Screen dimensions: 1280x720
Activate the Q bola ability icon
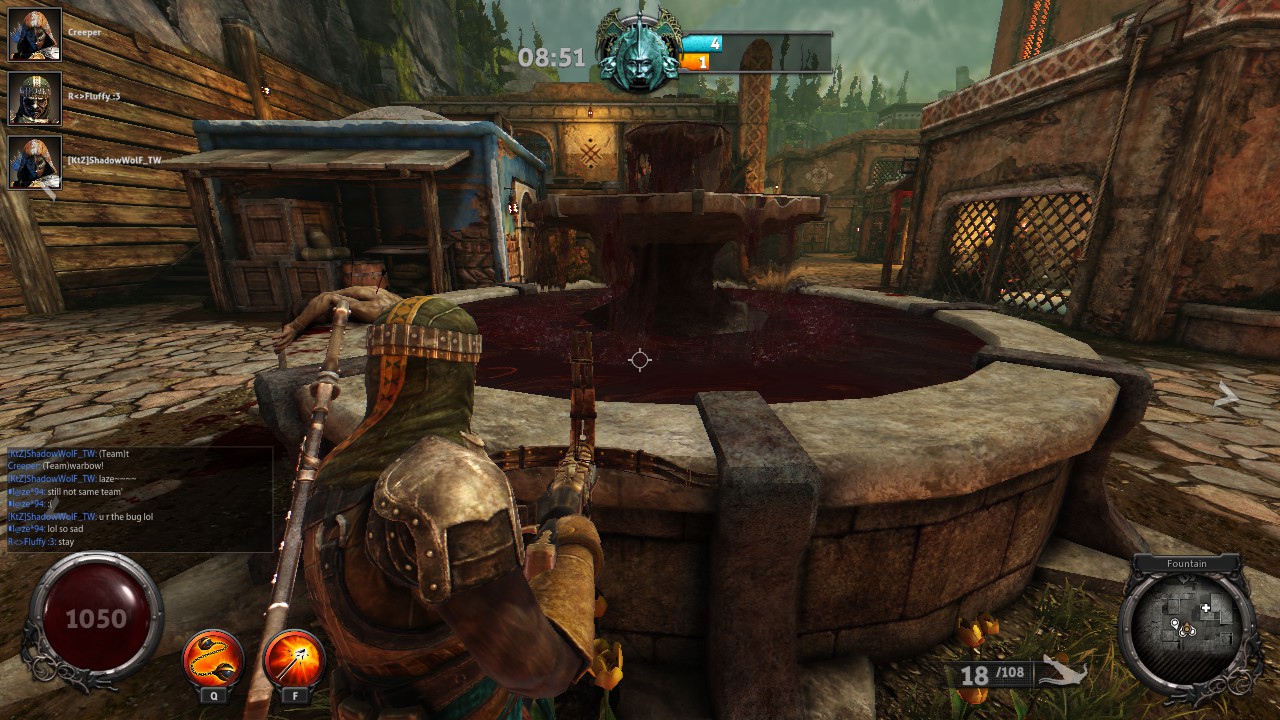213,659
